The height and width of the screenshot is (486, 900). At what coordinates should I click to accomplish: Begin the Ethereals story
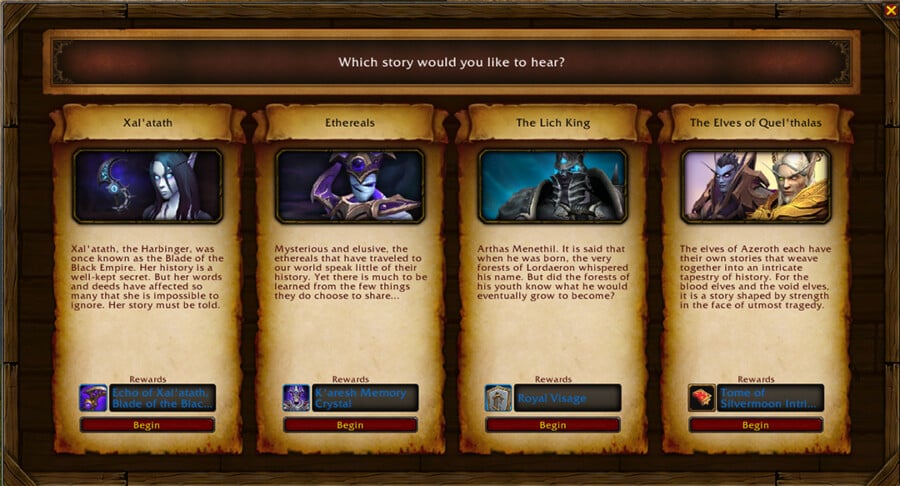coord(350,425)
